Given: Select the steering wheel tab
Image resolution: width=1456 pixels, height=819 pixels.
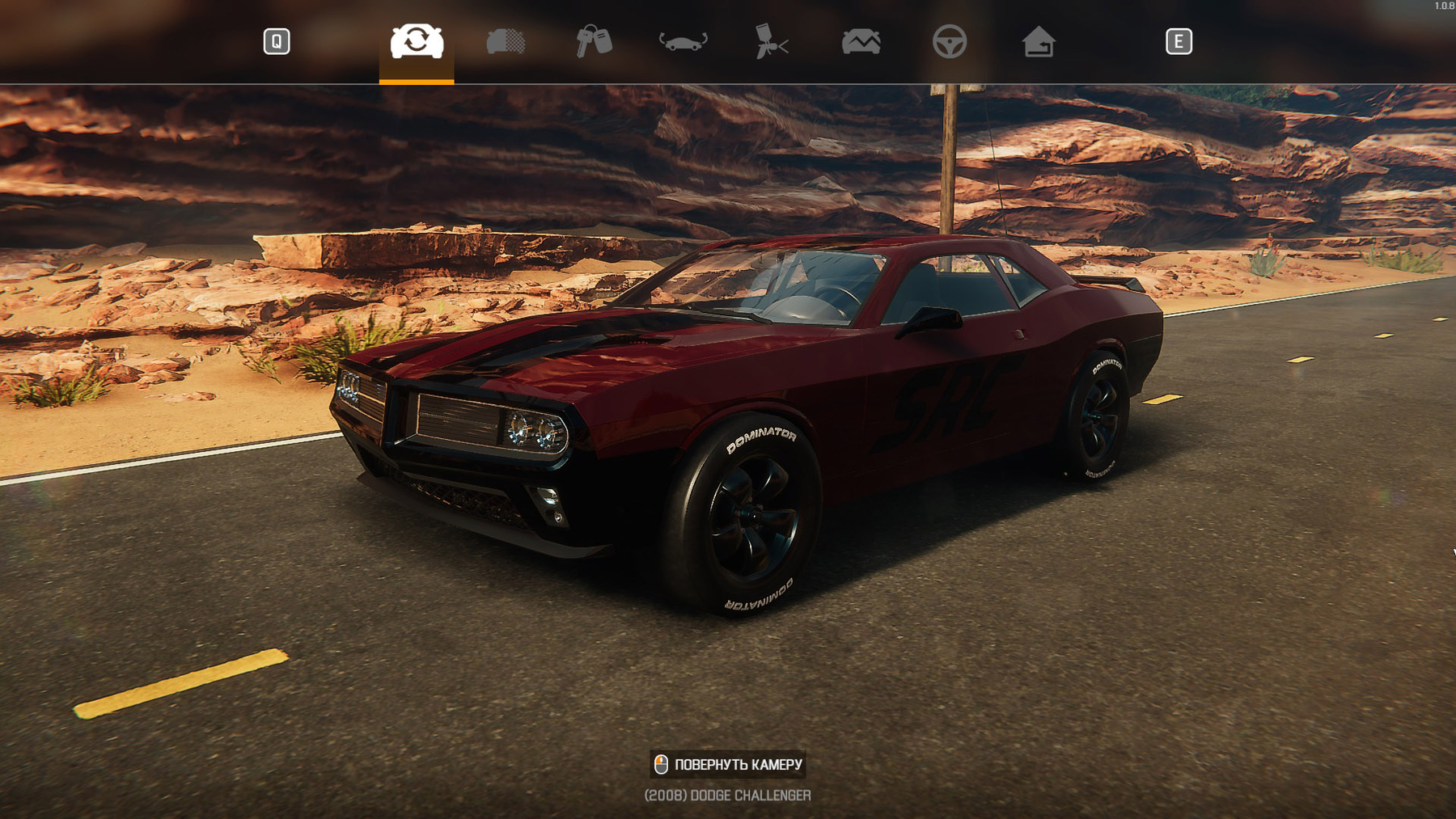Looking at the screenshot, I should click(x=949, y=41).
